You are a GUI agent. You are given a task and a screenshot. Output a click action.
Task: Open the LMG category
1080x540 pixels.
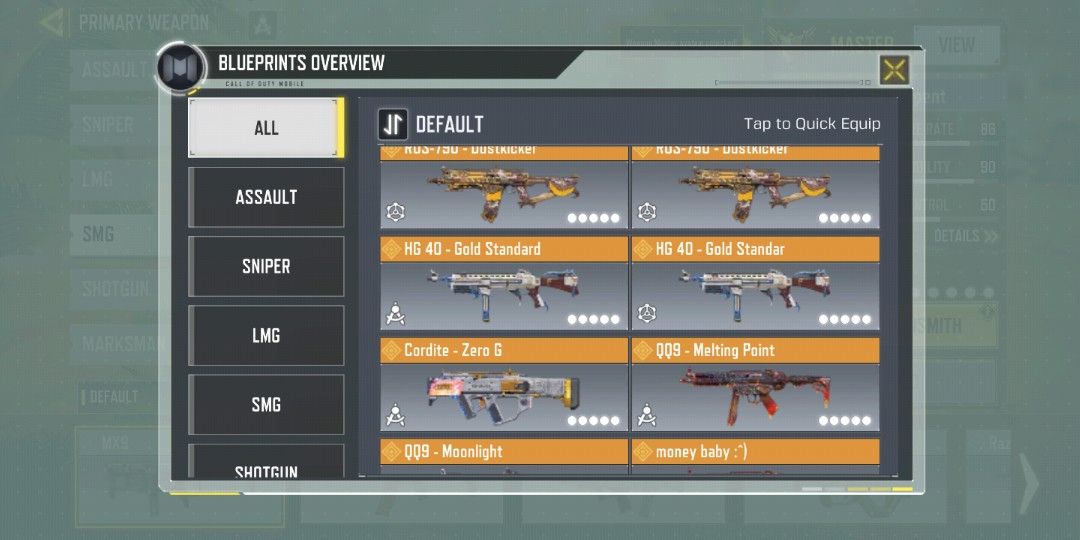(x=266, y=335)
